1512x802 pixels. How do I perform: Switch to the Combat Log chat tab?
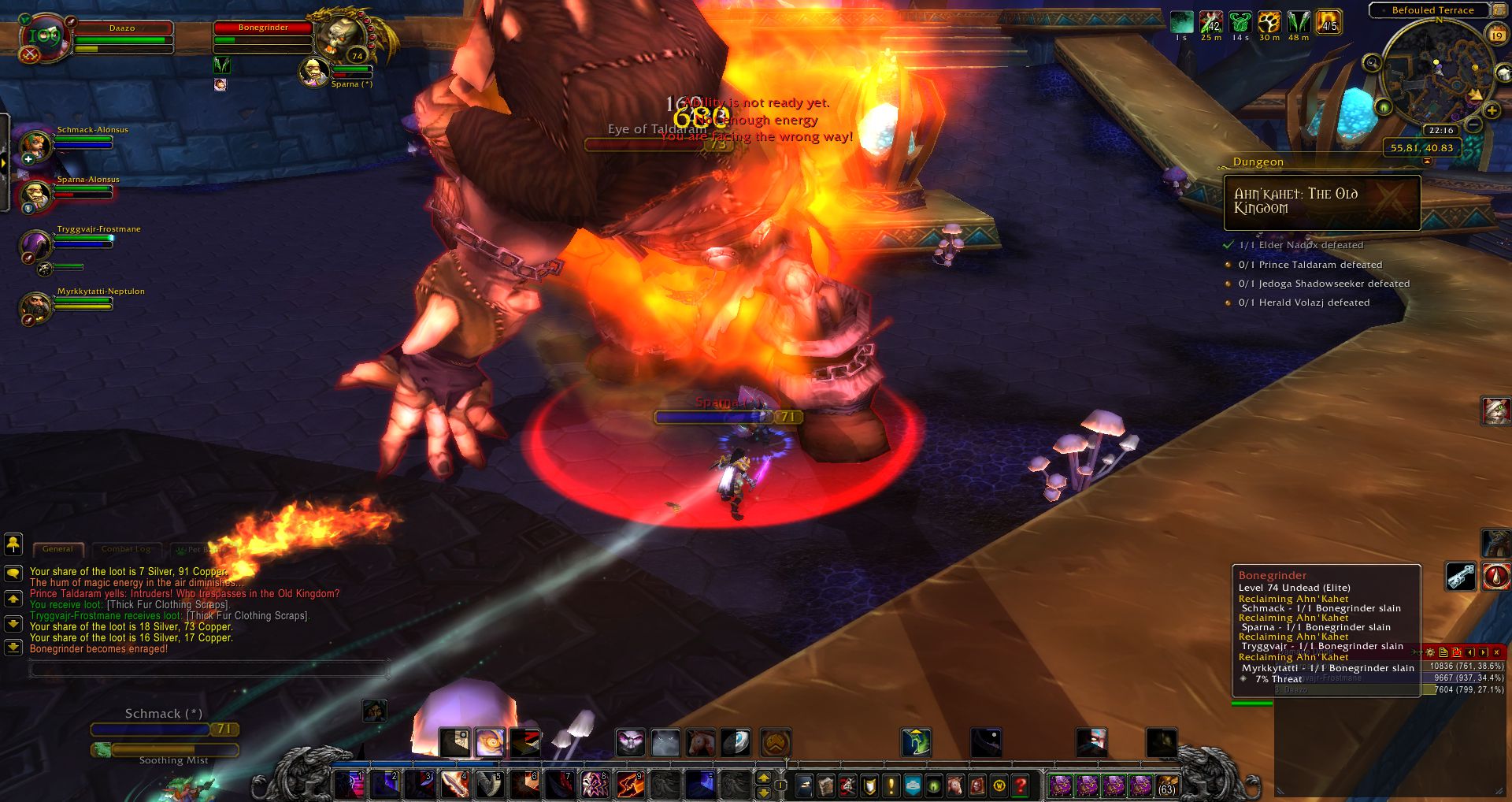[126, 549]
